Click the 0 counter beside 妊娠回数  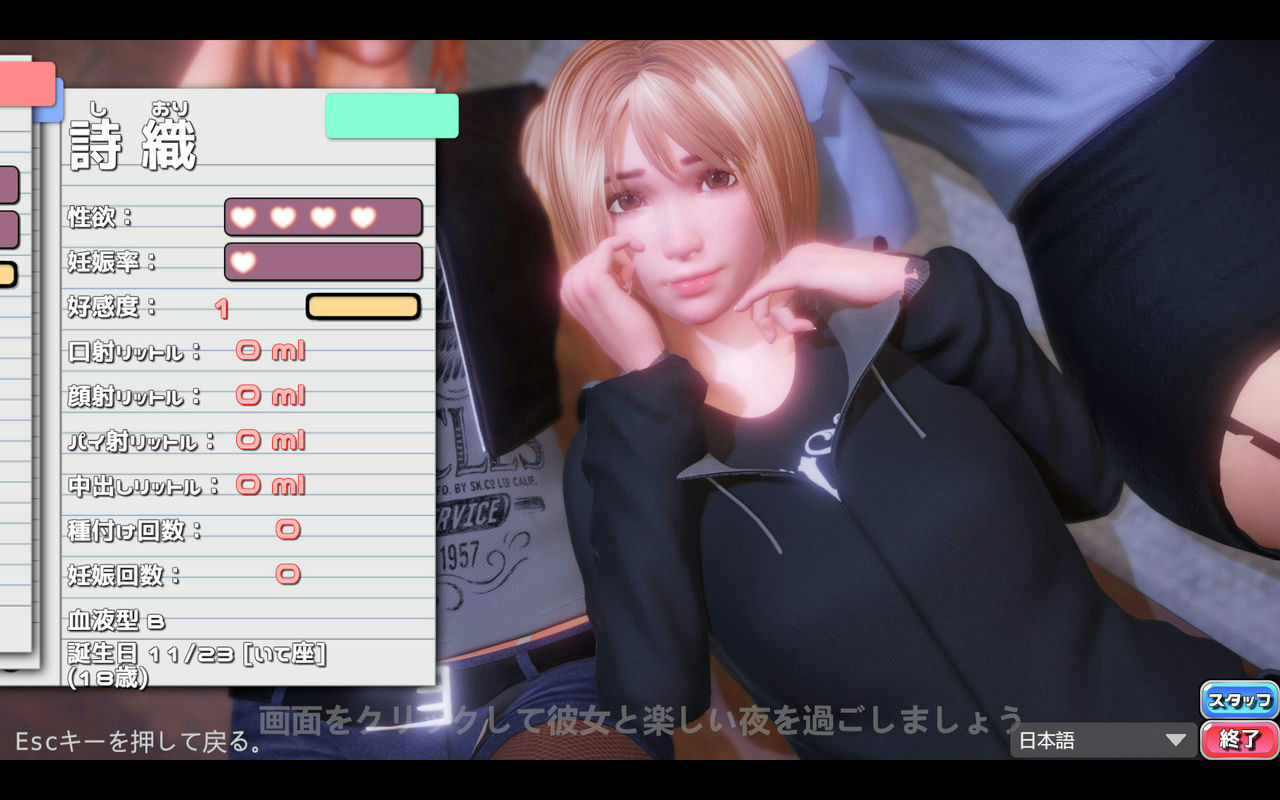click(x=289, y=574)
